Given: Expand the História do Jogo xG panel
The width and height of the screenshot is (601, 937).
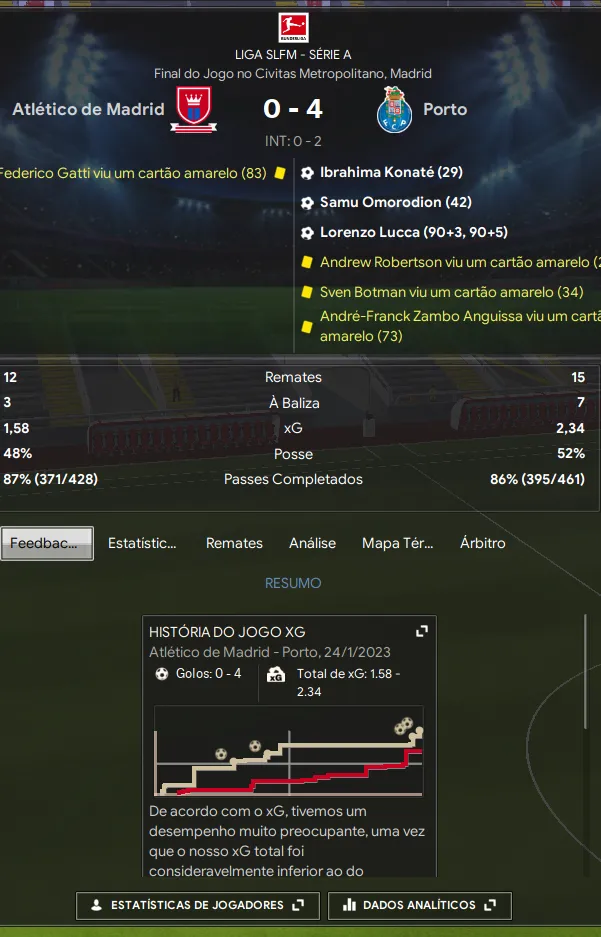Looking at the screenshot, I should pyautogui.click(x=422, y=632).
